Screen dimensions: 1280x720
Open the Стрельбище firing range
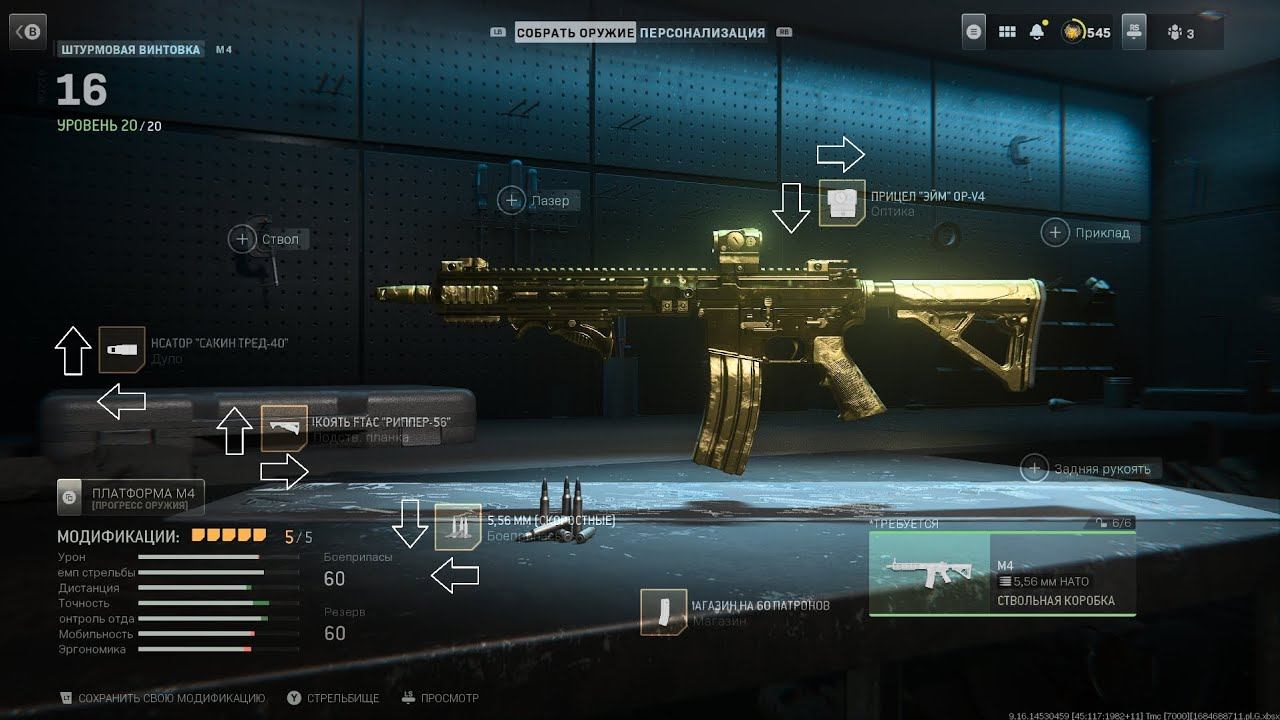[335, 698]
